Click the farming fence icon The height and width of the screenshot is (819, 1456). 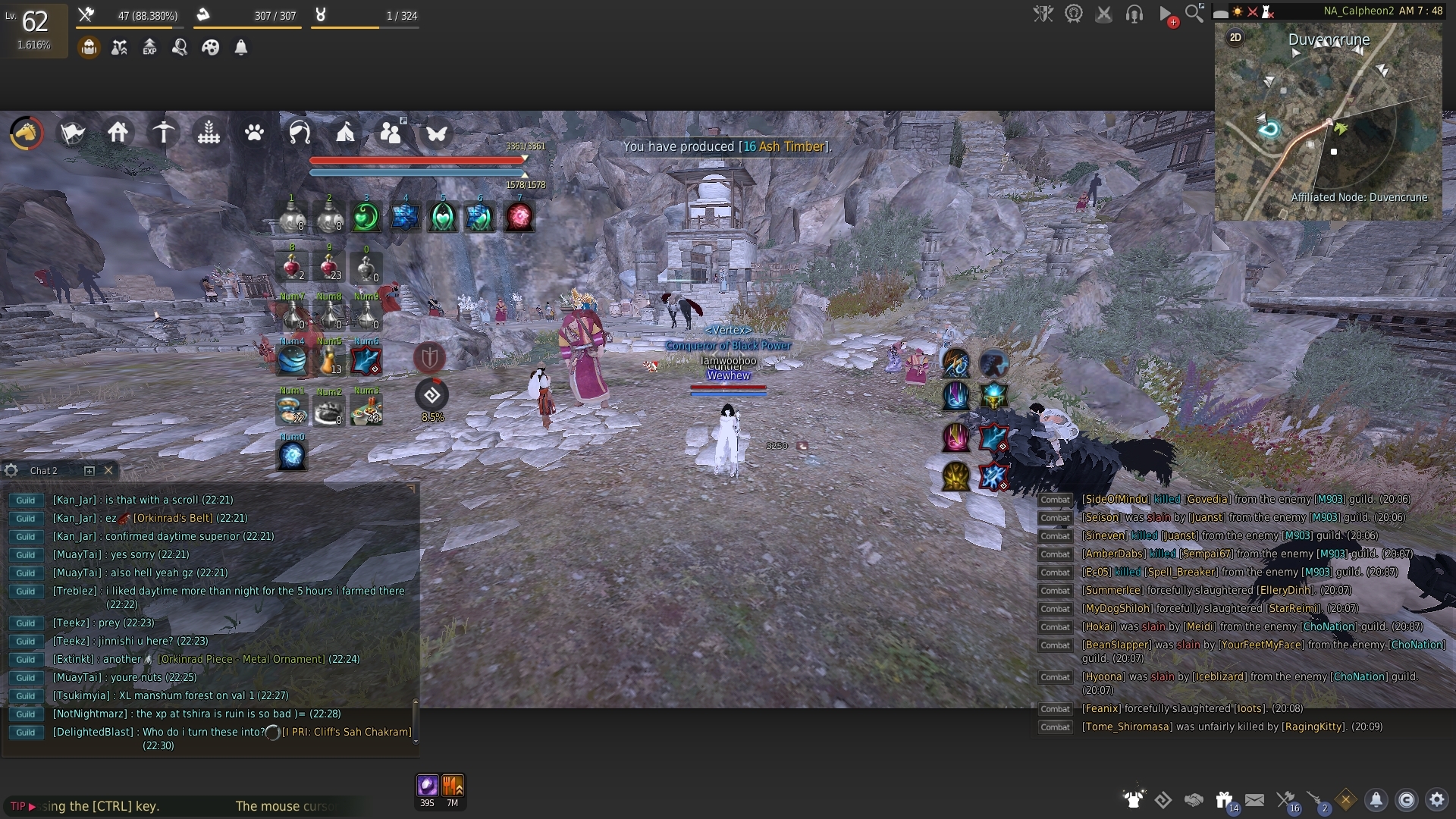[x=208, y=133]
